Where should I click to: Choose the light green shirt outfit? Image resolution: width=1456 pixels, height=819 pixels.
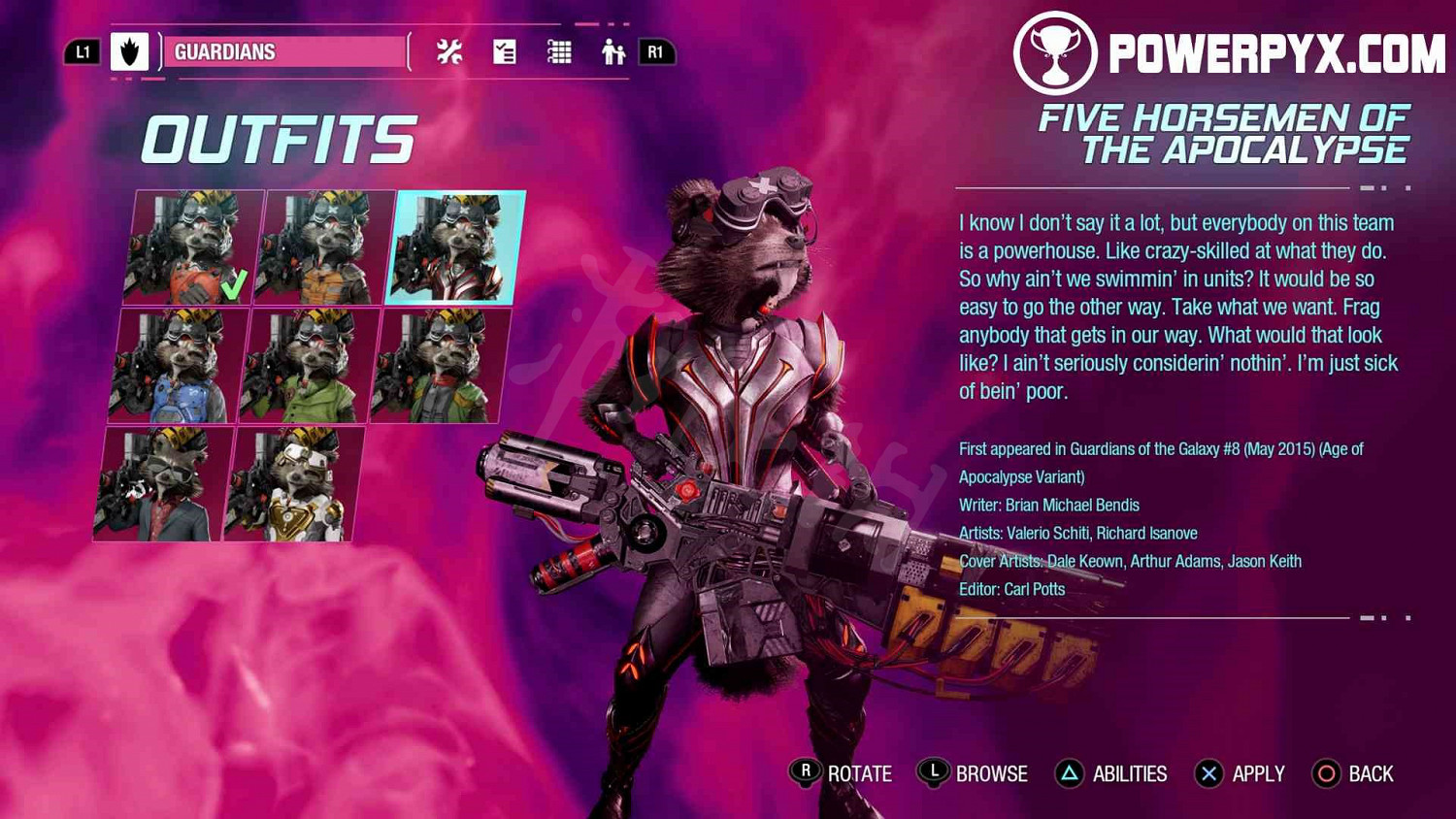point(311,366)
